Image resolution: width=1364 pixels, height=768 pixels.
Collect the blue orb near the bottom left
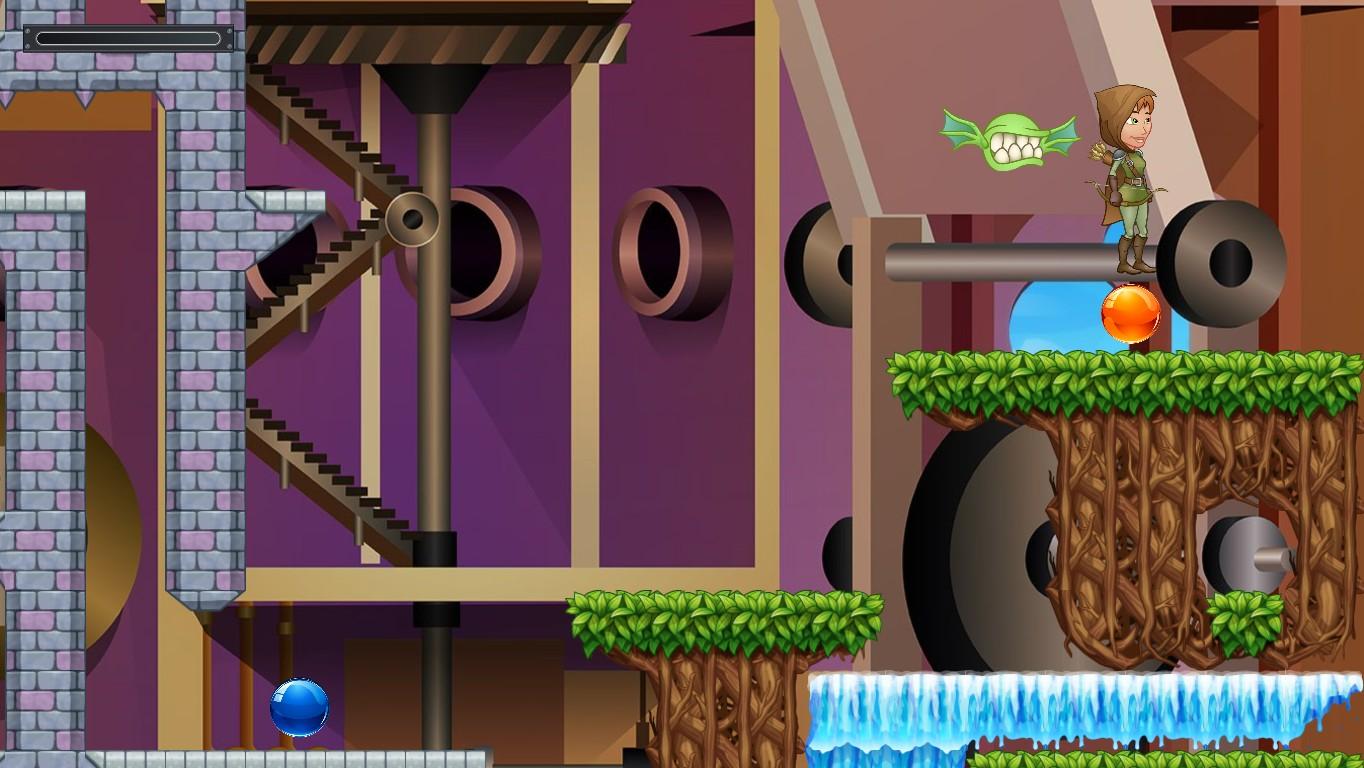click(298, 707)
